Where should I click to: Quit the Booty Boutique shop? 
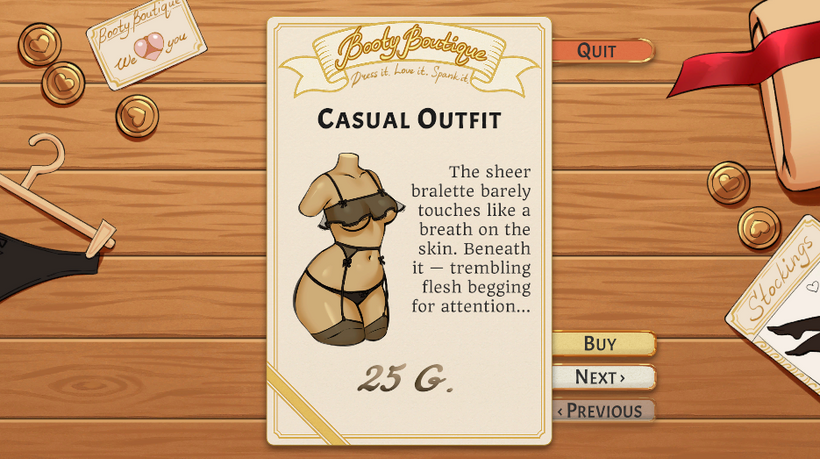(599, 51)
